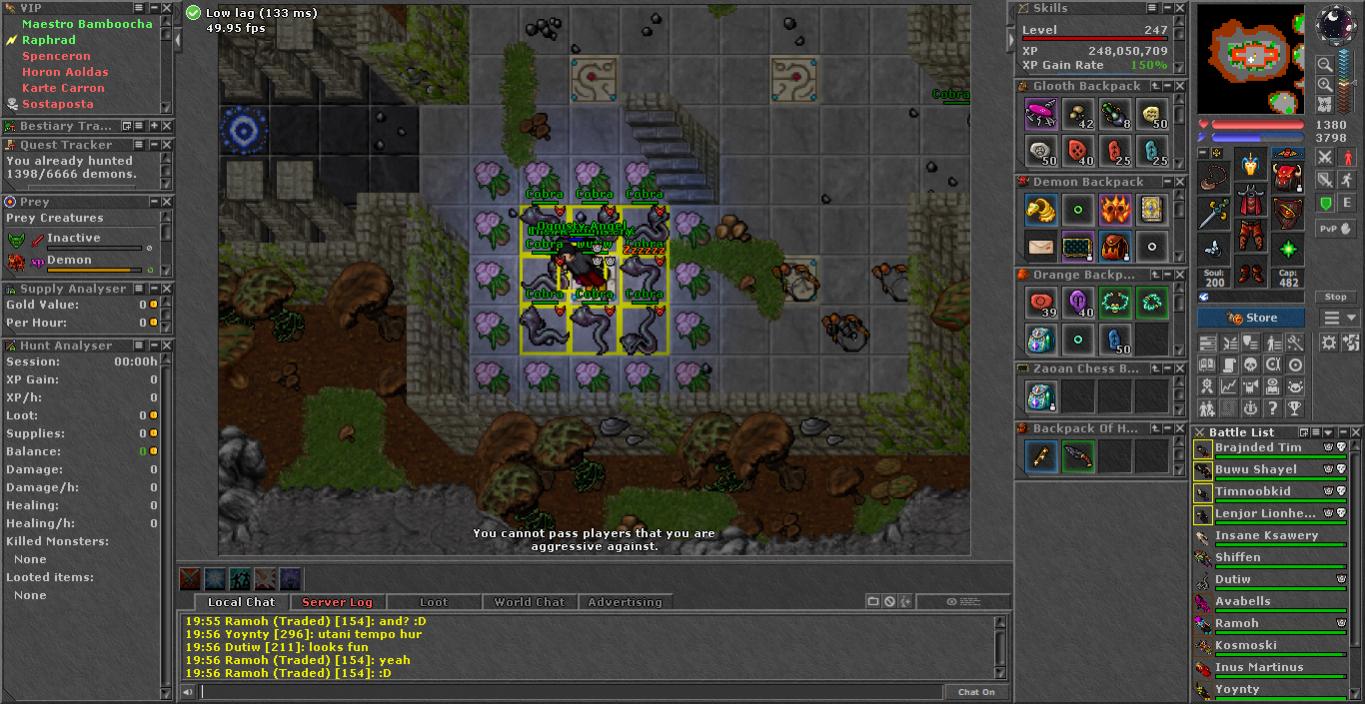Show the Advertising channel tab

coord(625,602)
